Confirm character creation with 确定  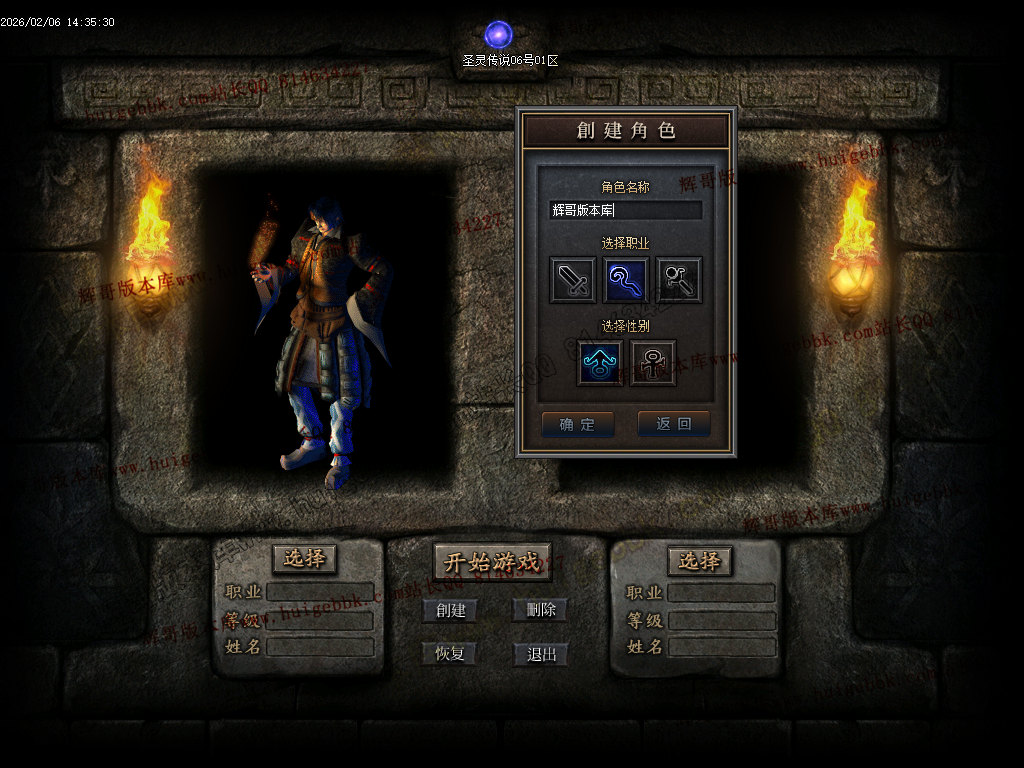point(578,424)
